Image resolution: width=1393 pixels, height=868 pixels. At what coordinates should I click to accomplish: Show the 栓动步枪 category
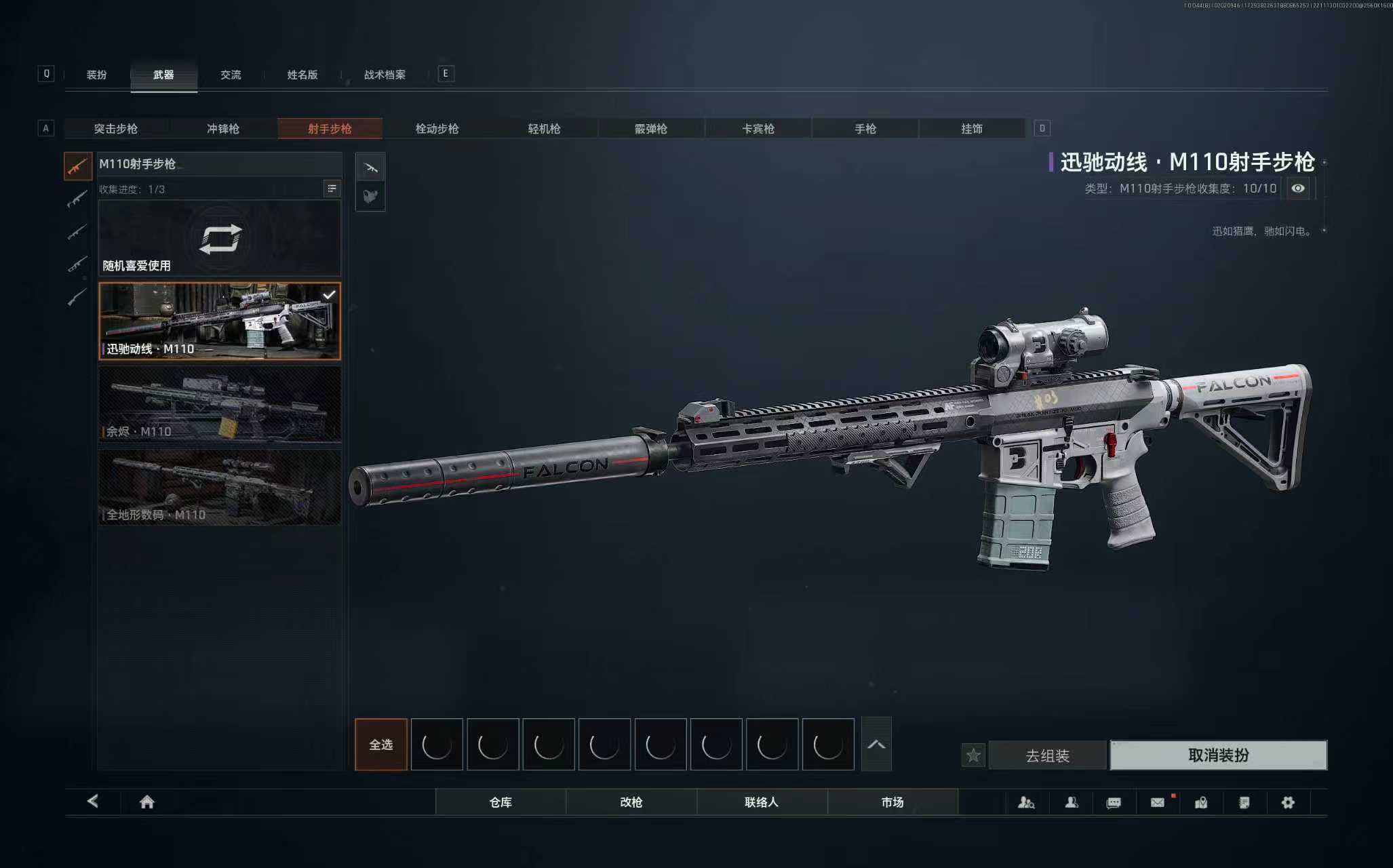[437, 129]
